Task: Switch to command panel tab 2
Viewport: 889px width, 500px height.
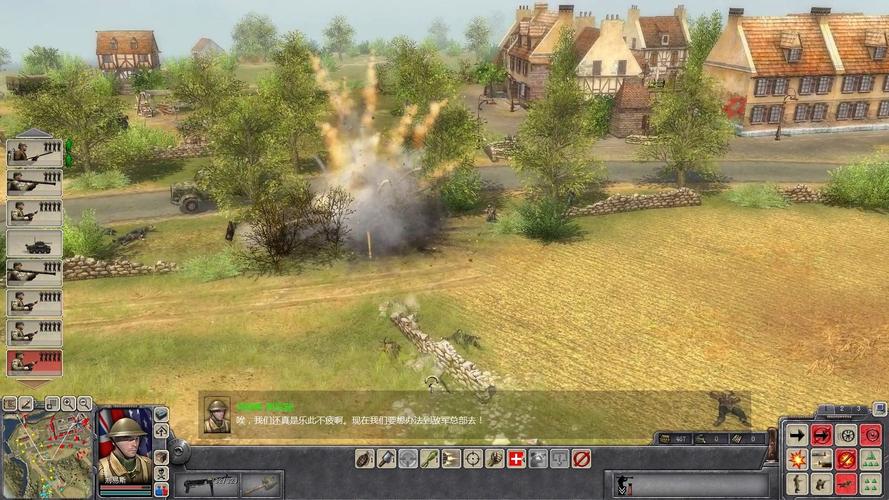Action: pos(842,411)
